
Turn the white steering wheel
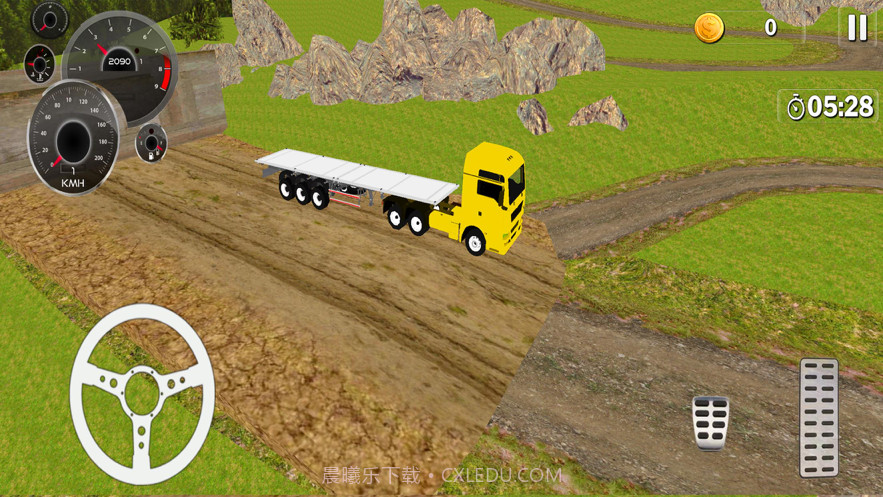(142, 393)
